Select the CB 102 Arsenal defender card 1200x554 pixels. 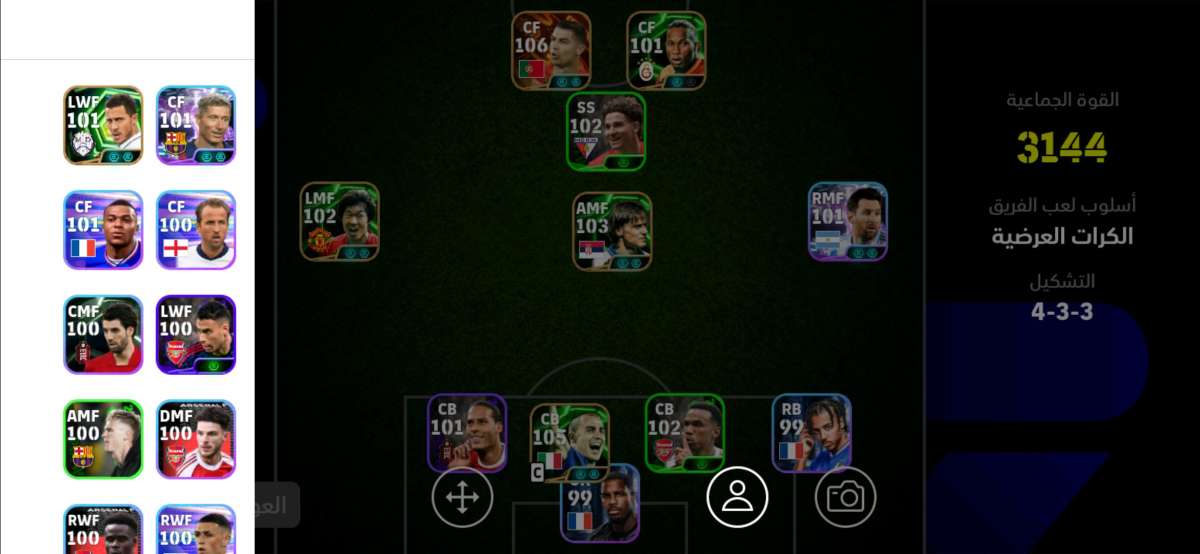pos(685,432)
